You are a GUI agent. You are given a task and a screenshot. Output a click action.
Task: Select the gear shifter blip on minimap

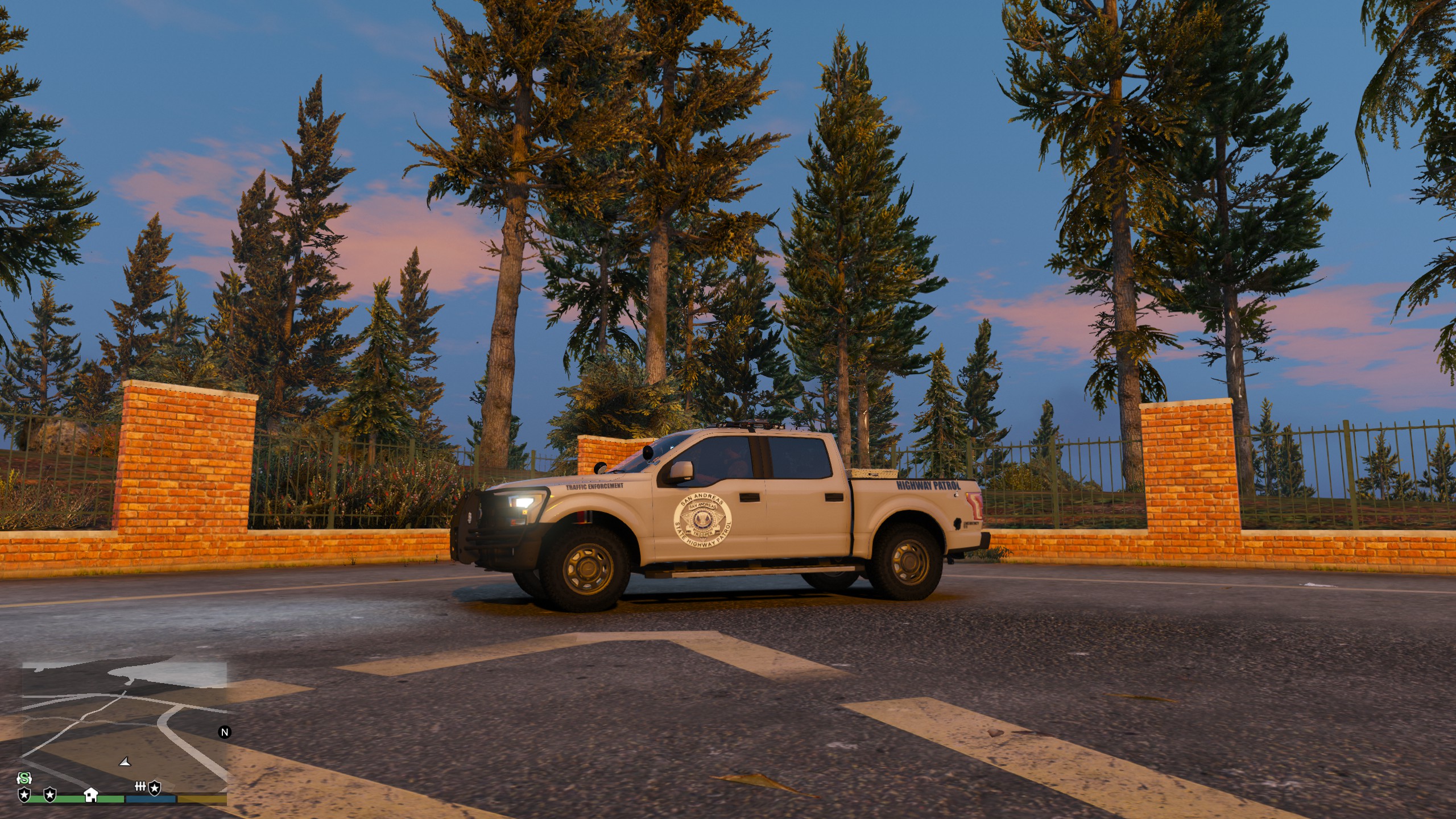140,787
